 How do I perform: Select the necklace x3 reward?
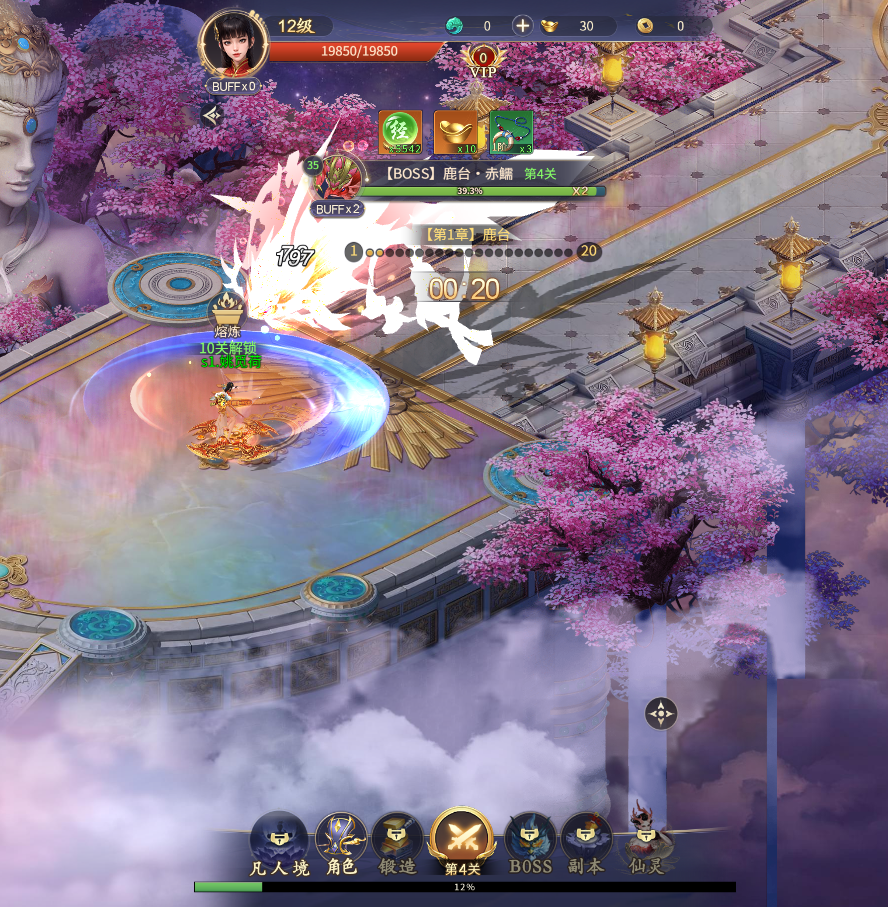(x=511, y=132)
